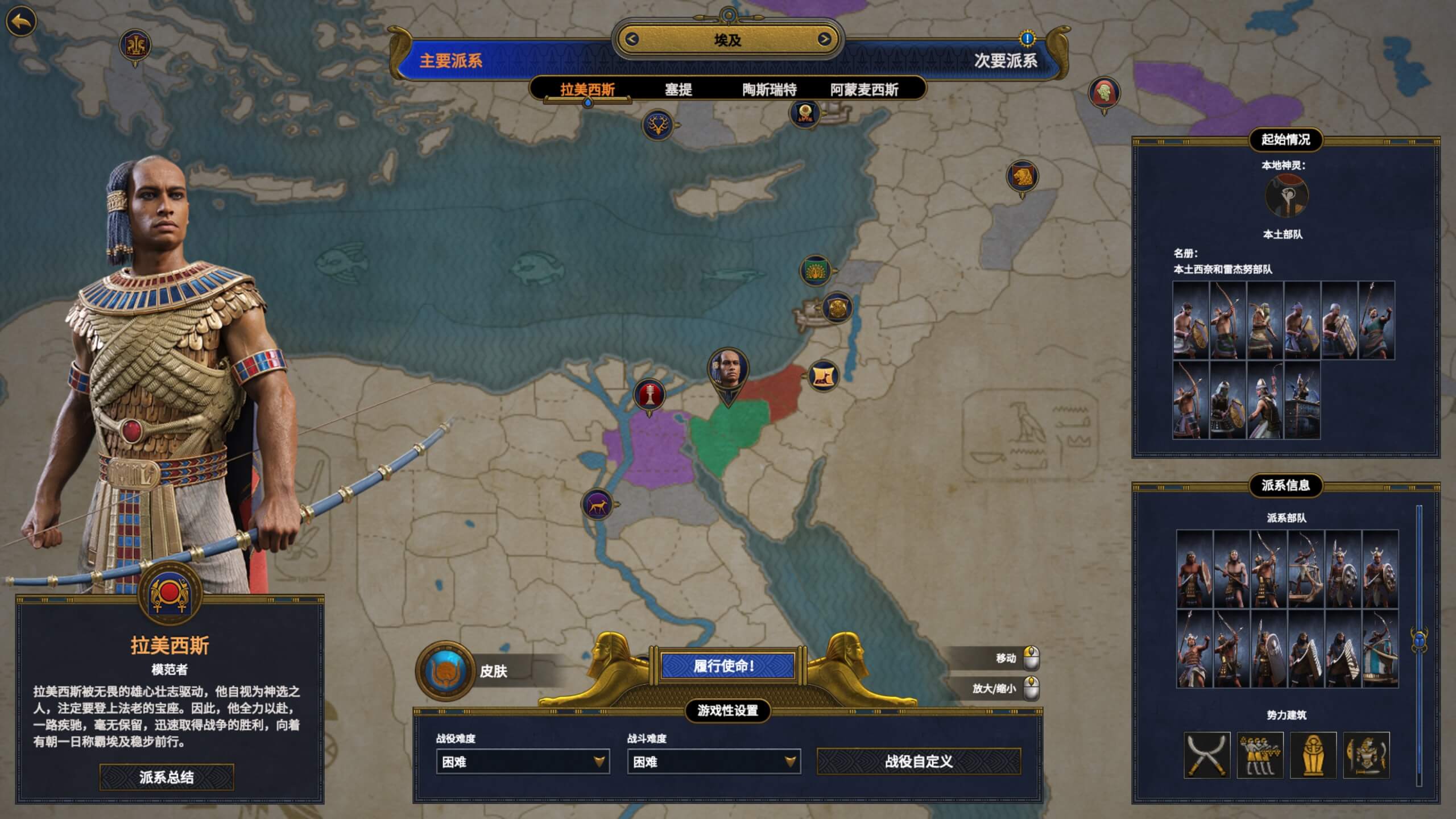Go back with the top-left arrow
Viewport: 1456px width, 819px height.
[21, 22]
